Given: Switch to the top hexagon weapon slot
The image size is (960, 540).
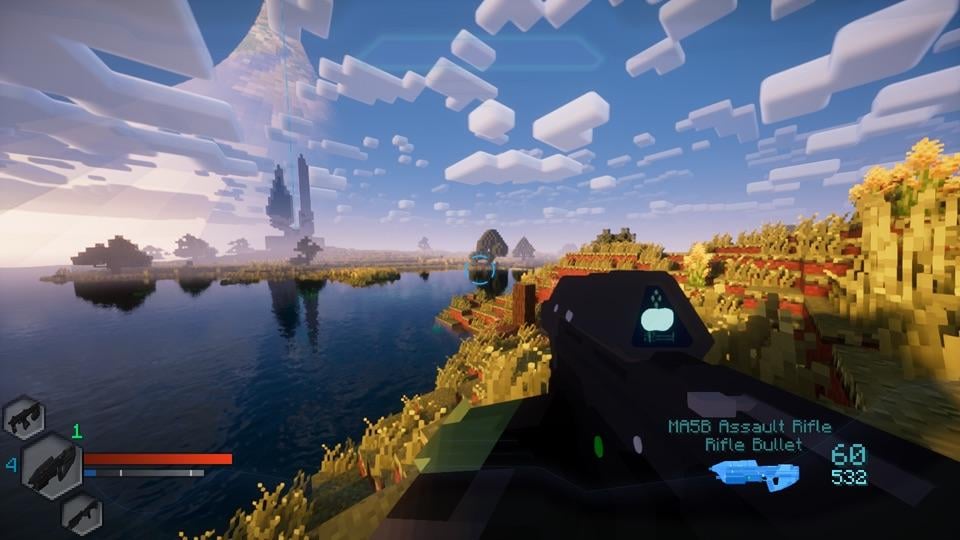Looking at the screenshot, I should click(22, 417).
